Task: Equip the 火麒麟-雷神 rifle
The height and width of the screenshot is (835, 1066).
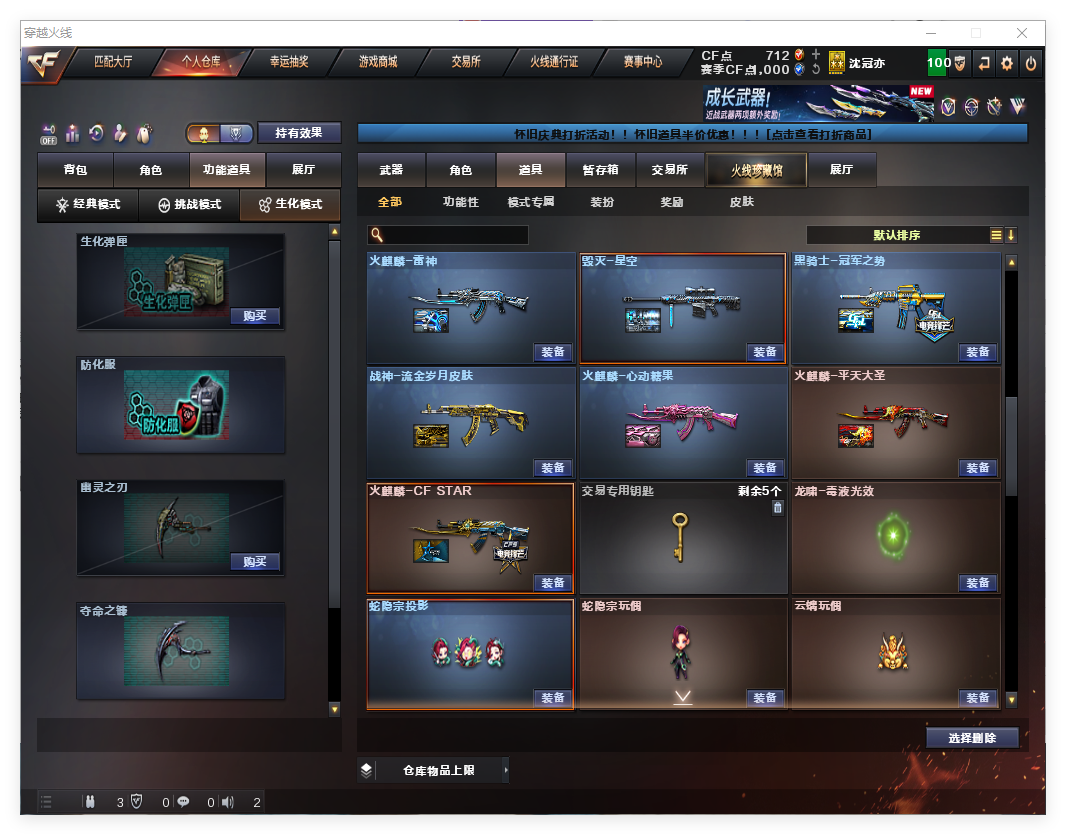Action: click(553, 352)
